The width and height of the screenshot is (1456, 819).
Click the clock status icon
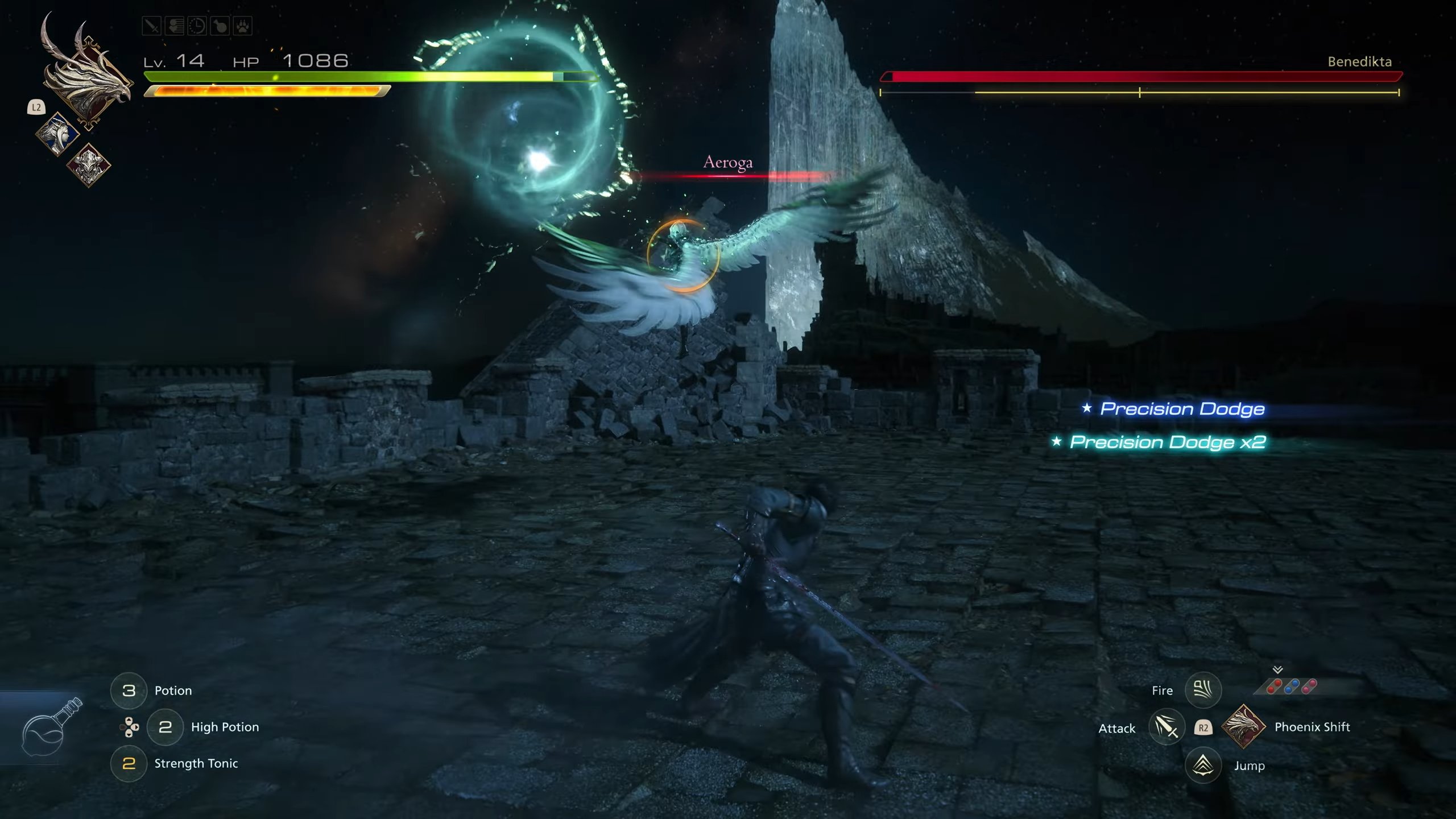(197, 26)
